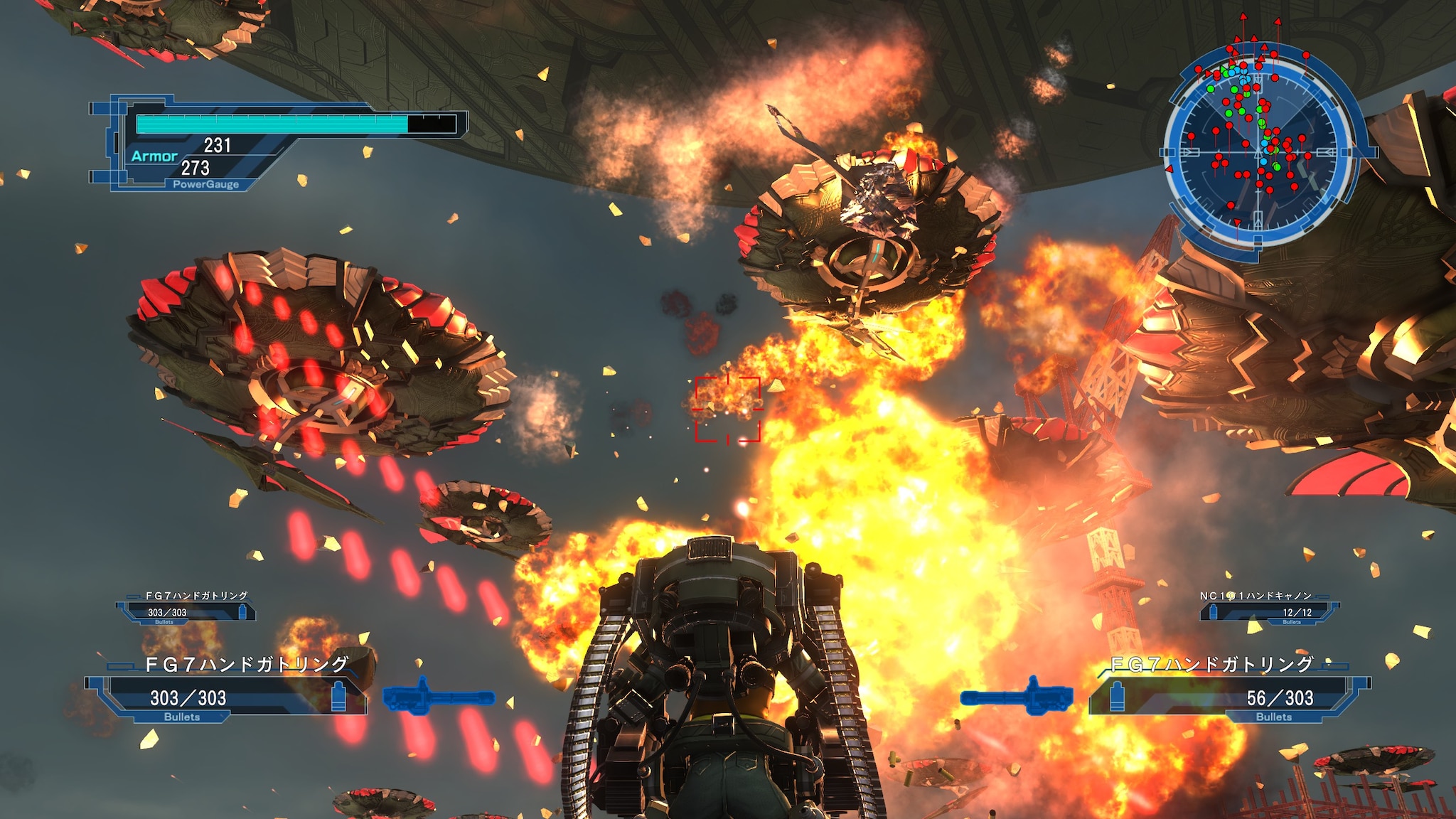
Task: Select the NC101 hand cannon reserve weapon panel
Action: (1268, 609)
